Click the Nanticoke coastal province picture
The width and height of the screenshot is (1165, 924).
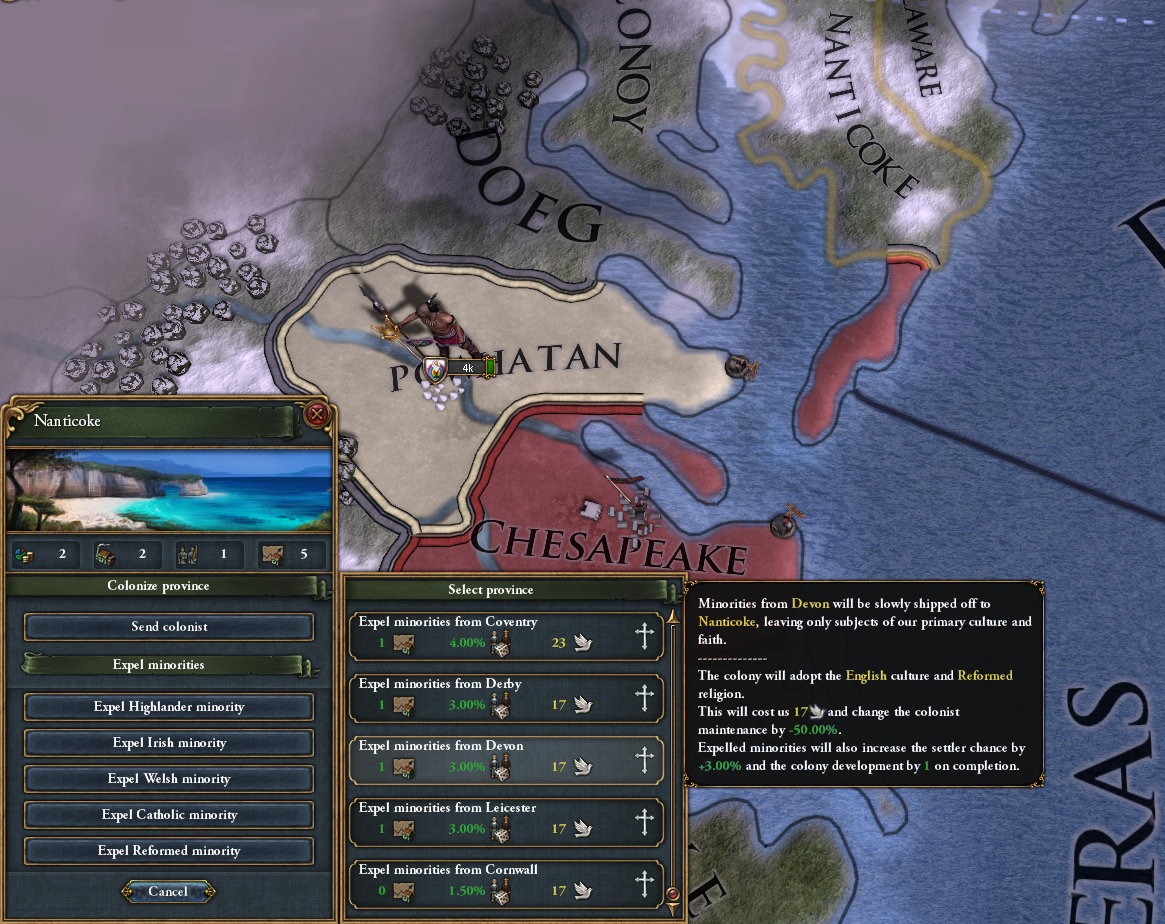point(169,491)
